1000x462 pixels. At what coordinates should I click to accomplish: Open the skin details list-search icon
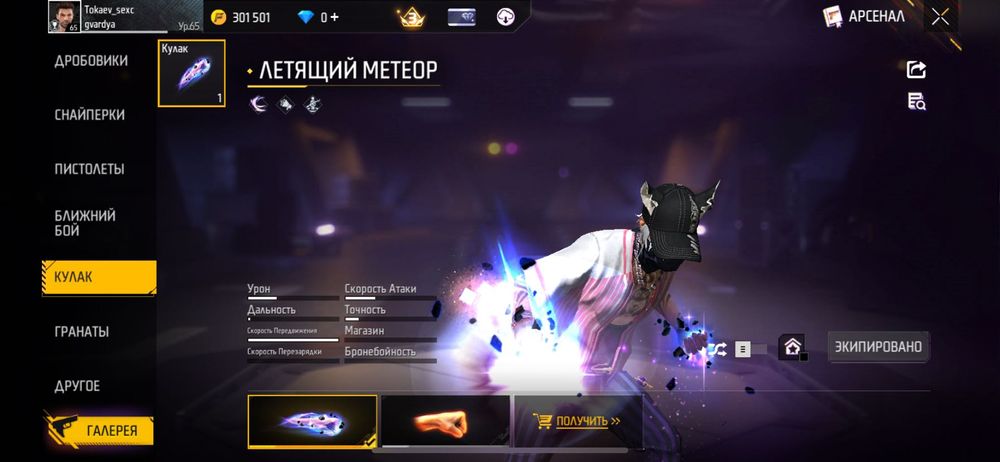click(x=916, y=100)
